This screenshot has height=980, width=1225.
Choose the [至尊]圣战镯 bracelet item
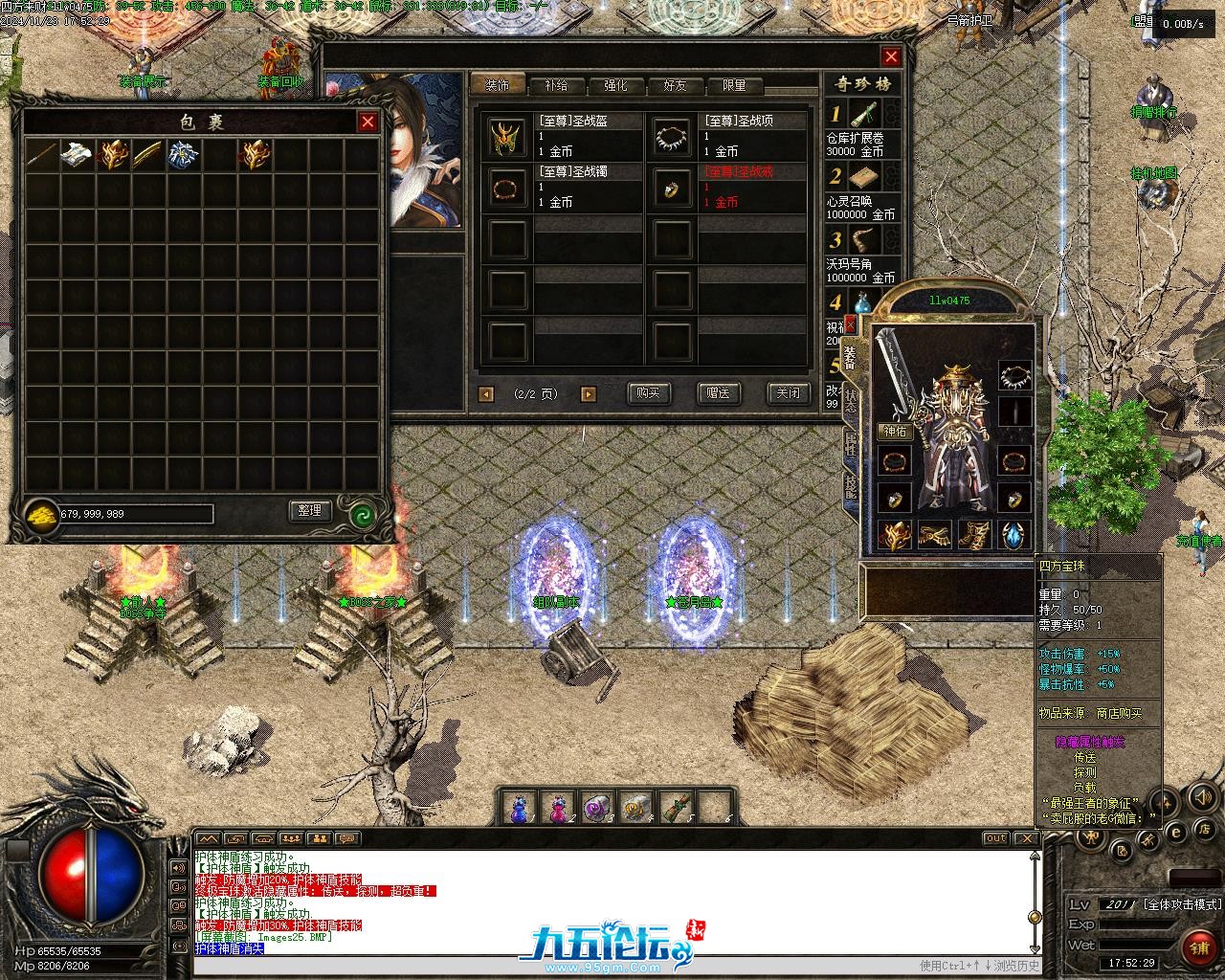tap(507, 188)
